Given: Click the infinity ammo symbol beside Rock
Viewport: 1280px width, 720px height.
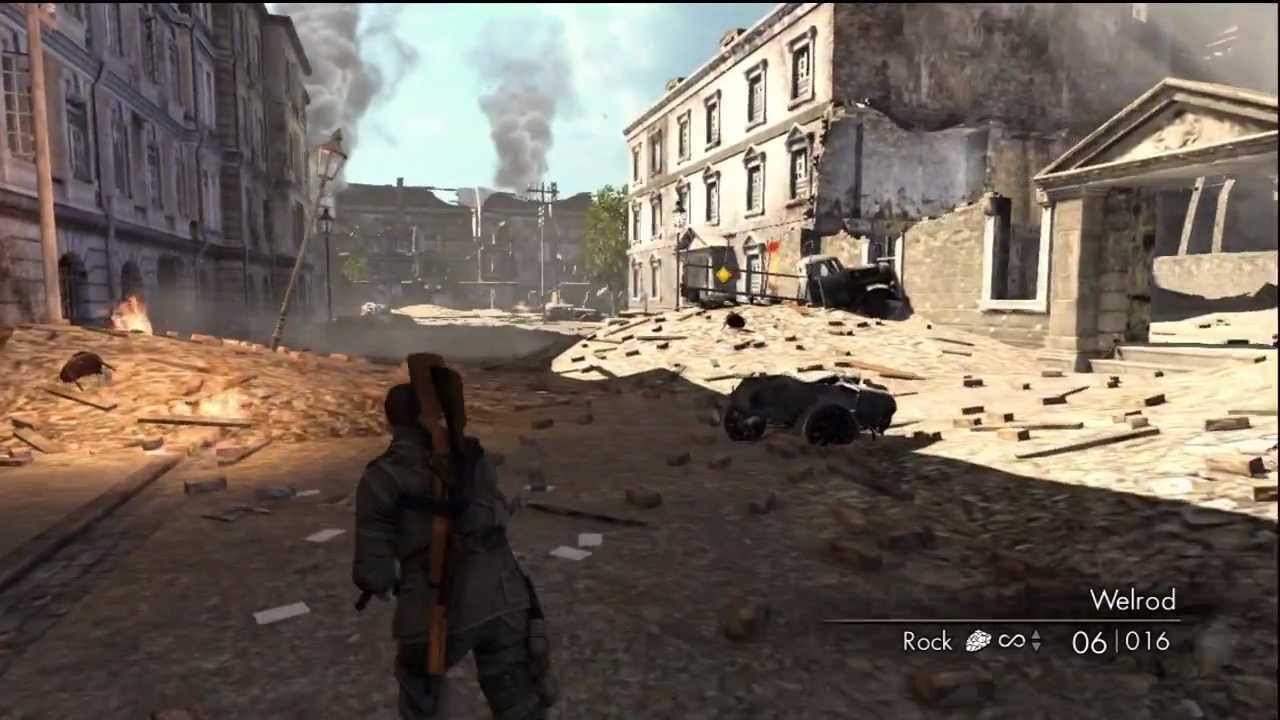Looking at the screenshot, I should [x=1012, y=641].
